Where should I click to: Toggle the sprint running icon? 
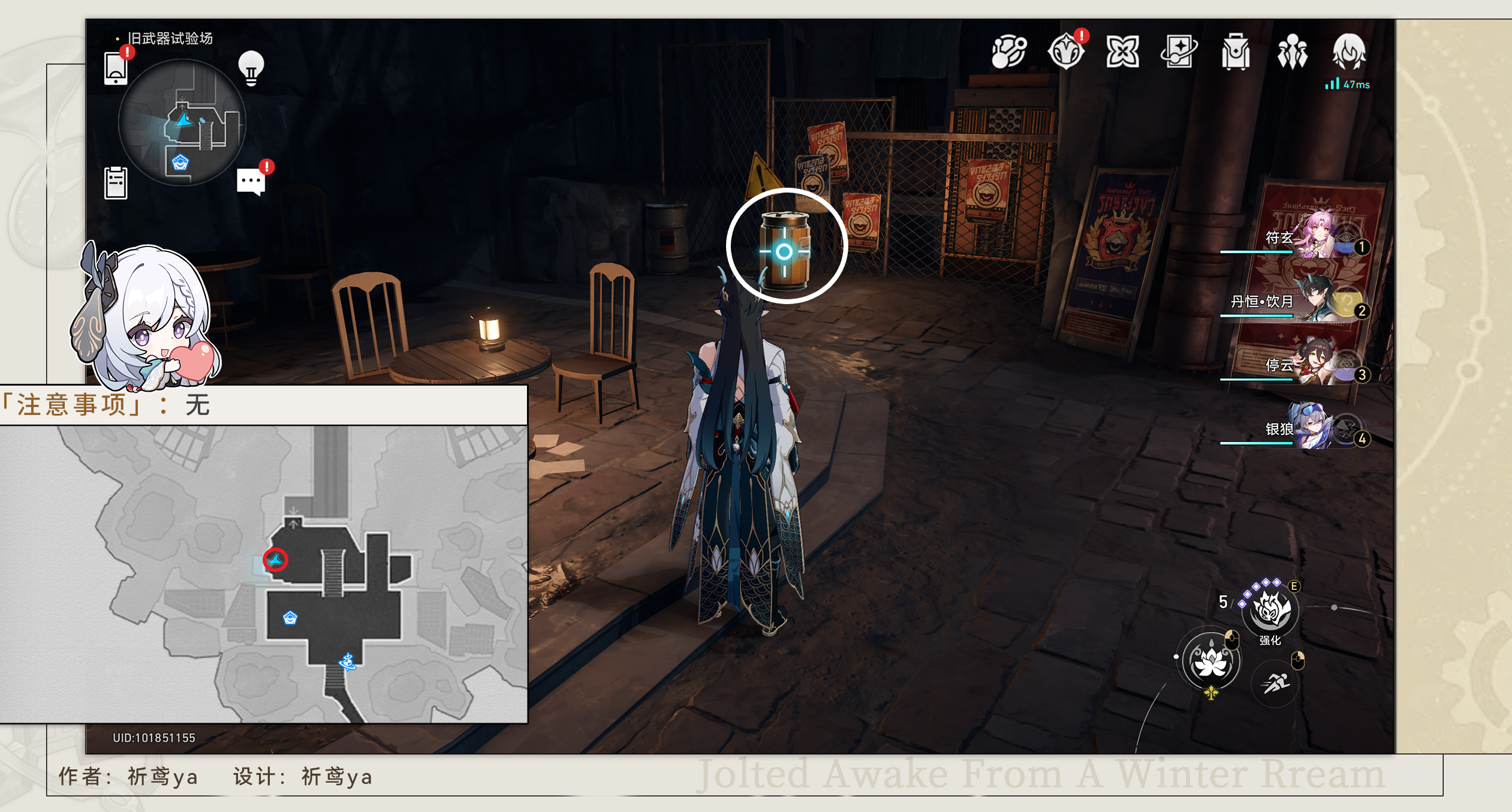[x=1275, y=682]
